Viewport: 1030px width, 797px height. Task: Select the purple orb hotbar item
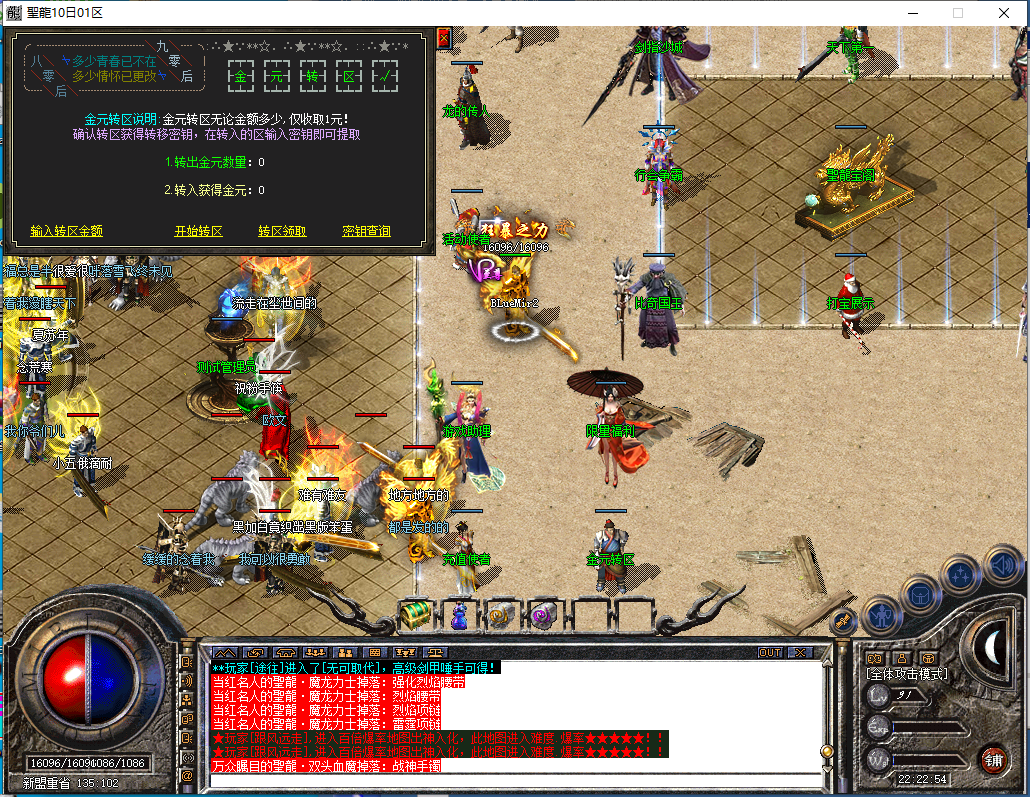coord(545,614)
